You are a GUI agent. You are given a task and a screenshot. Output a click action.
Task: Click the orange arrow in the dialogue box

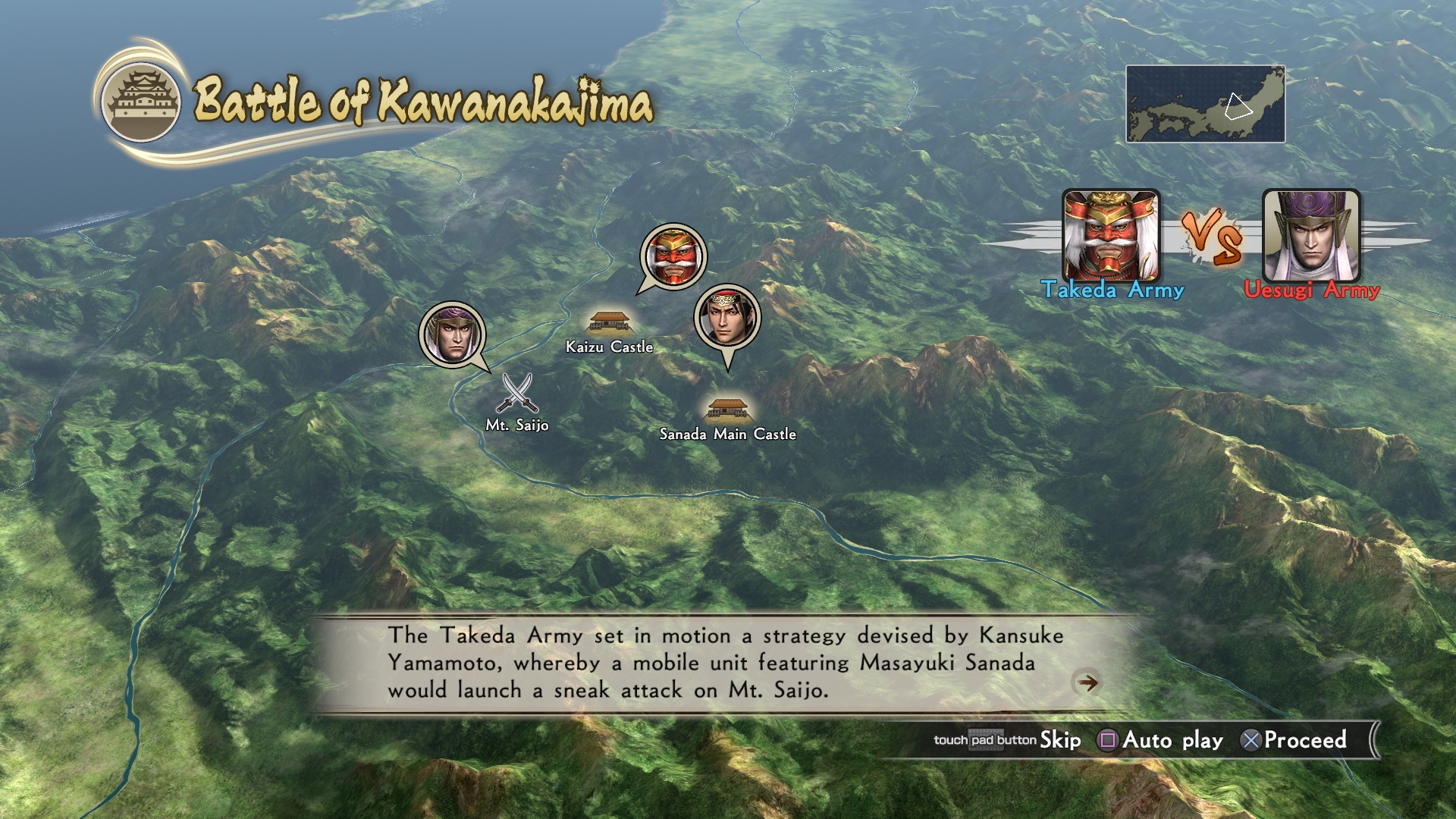(x=1087, y=682)
